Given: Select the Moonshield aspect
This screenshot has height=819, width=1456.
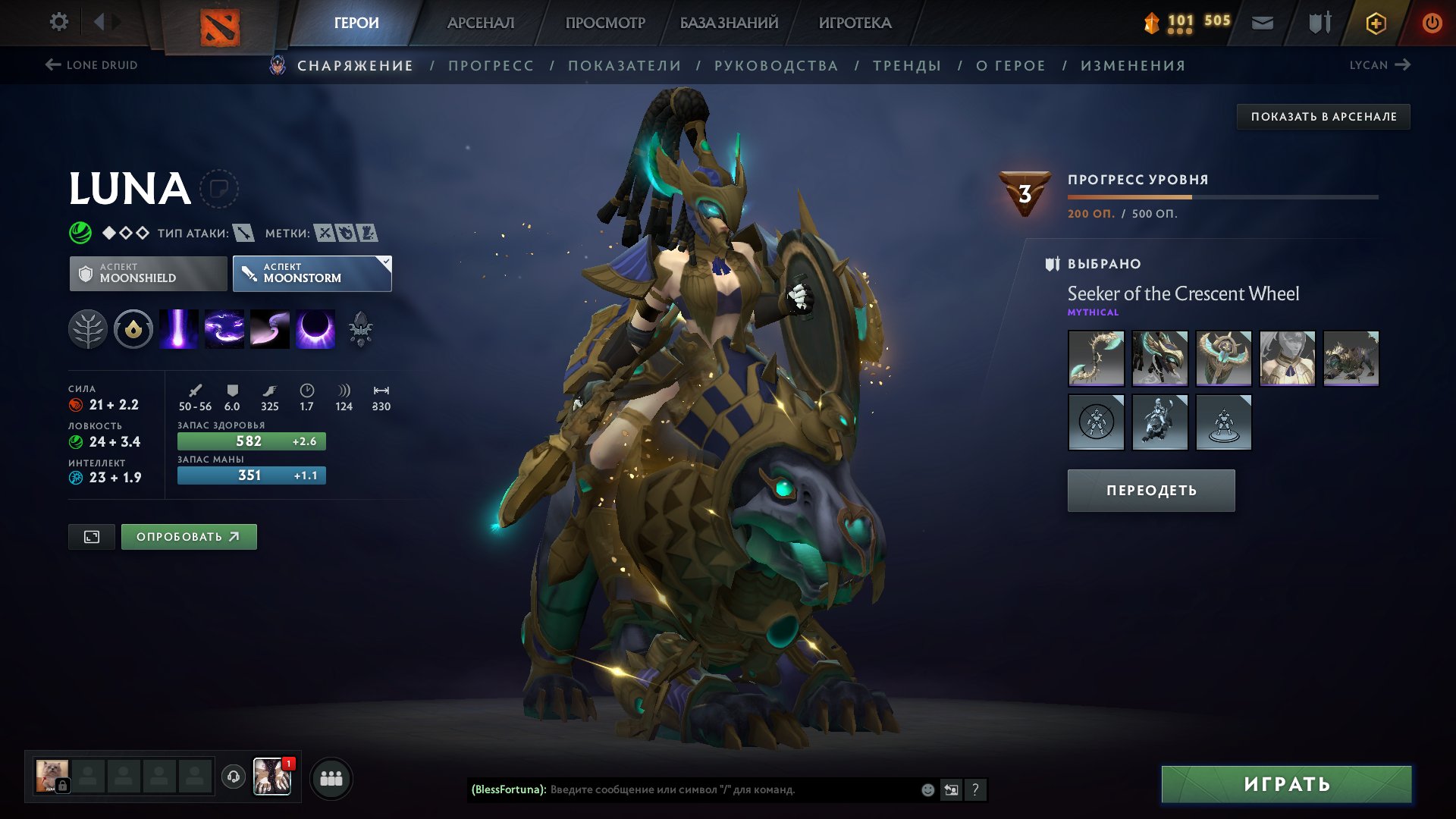Looking at the screenshot, I should (149, 273).
